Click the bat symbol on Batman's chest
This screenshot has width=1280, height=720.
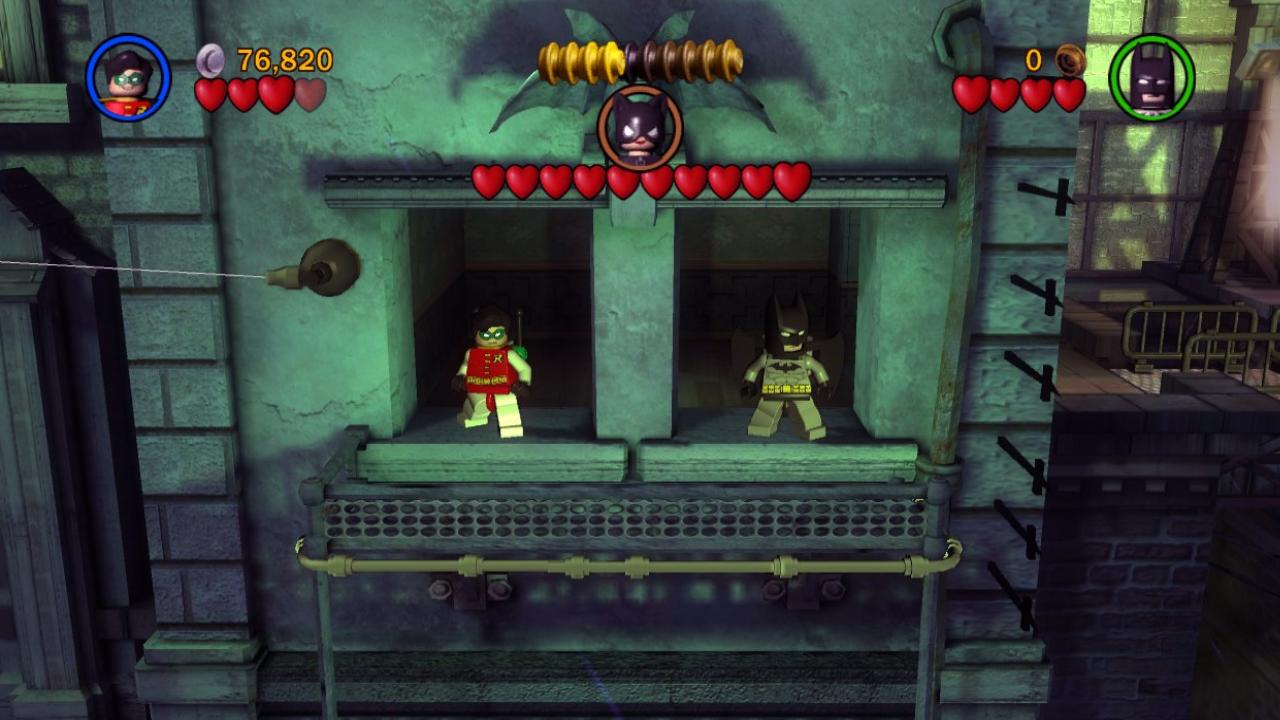[789, 366]
